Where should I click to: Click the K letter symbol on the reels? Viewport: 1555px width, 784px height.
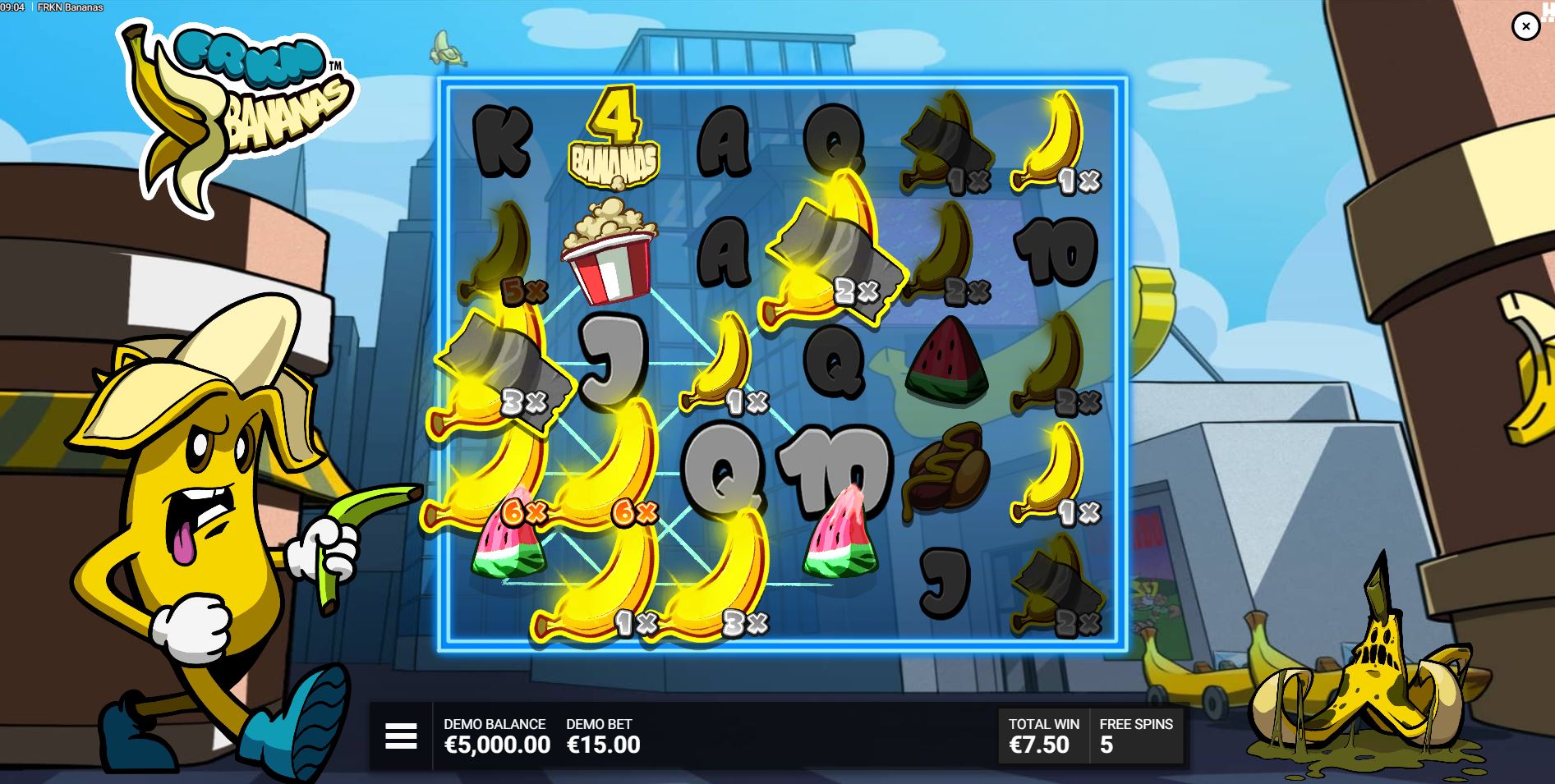click(x=501, y=140)
